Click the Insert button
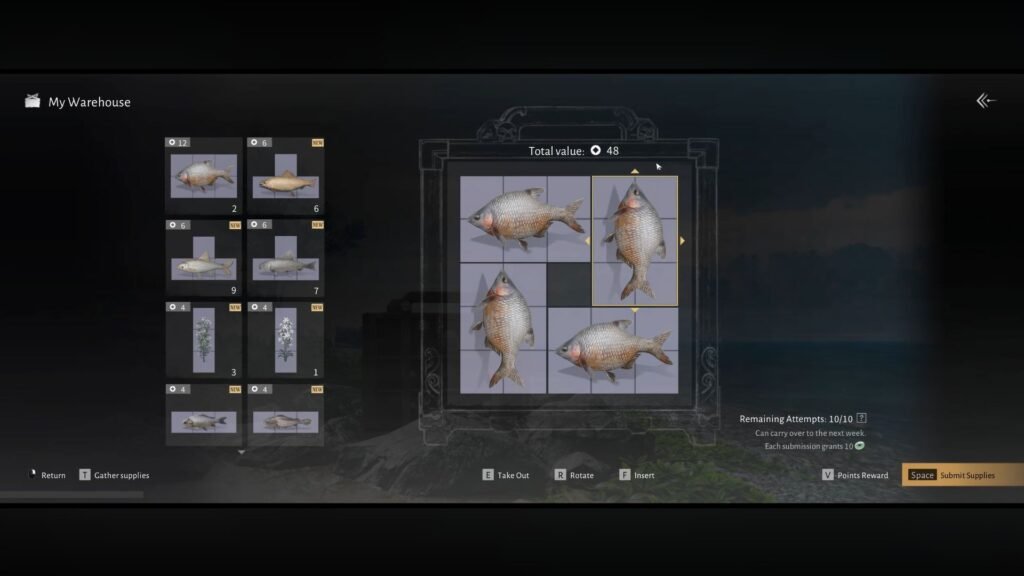This screenshot has width=1024, height=576. coord(637,475)
